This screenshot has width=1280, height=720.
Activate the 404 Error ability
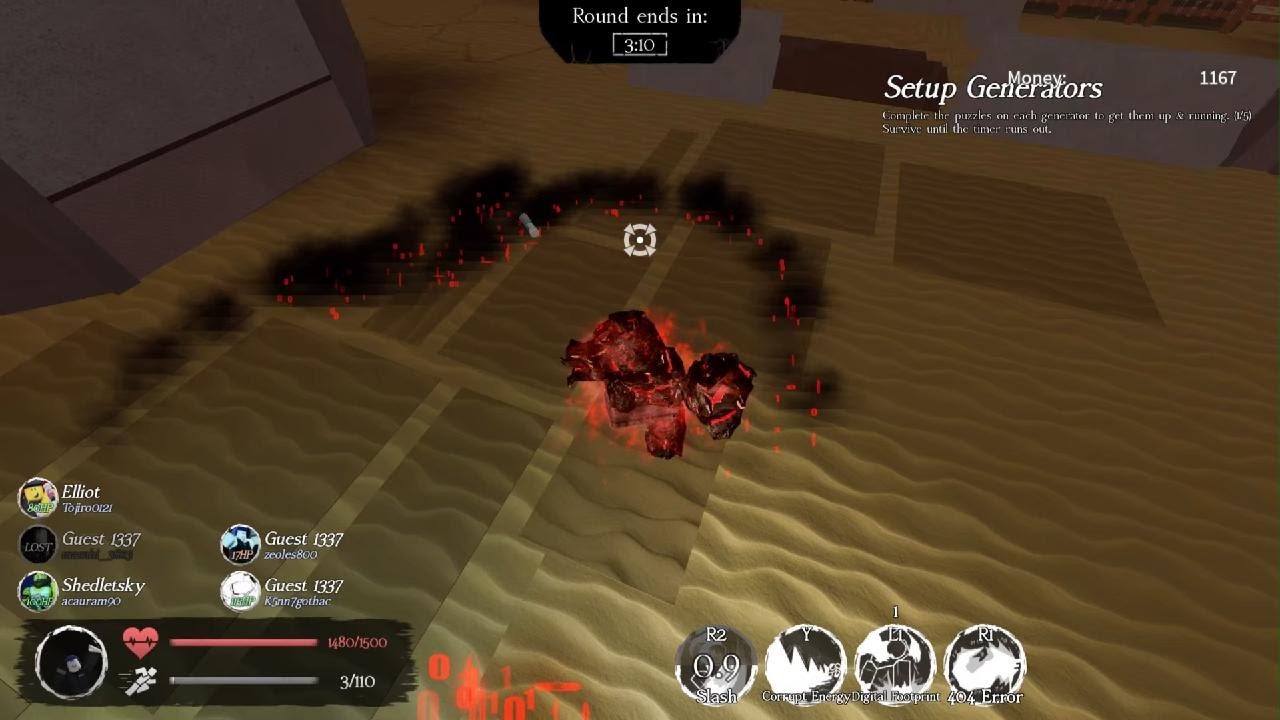click(985, 664)
